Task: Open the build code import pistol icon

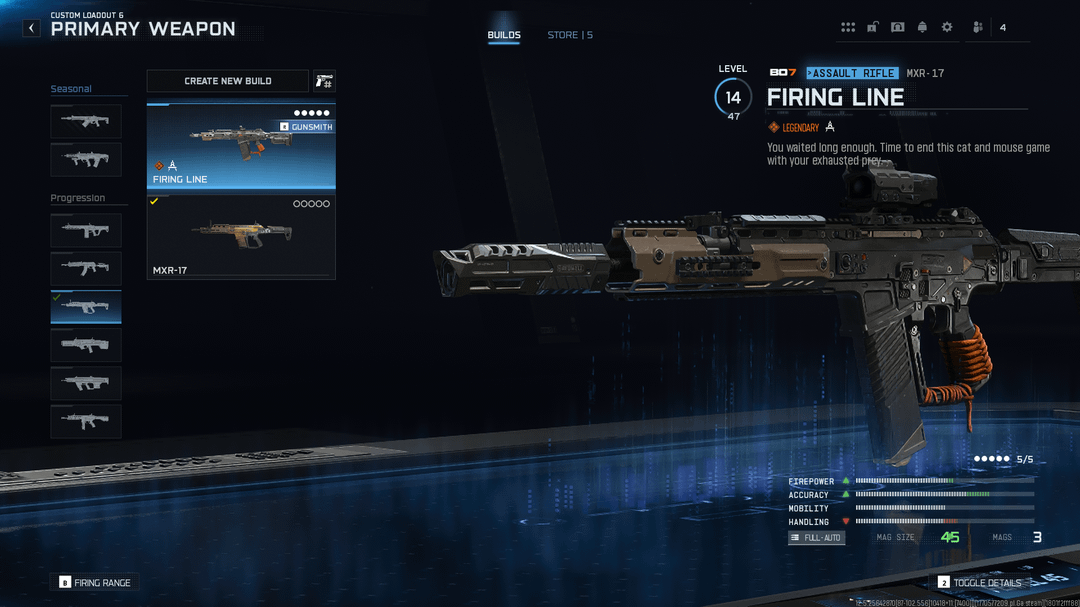Action: [324, 81]
